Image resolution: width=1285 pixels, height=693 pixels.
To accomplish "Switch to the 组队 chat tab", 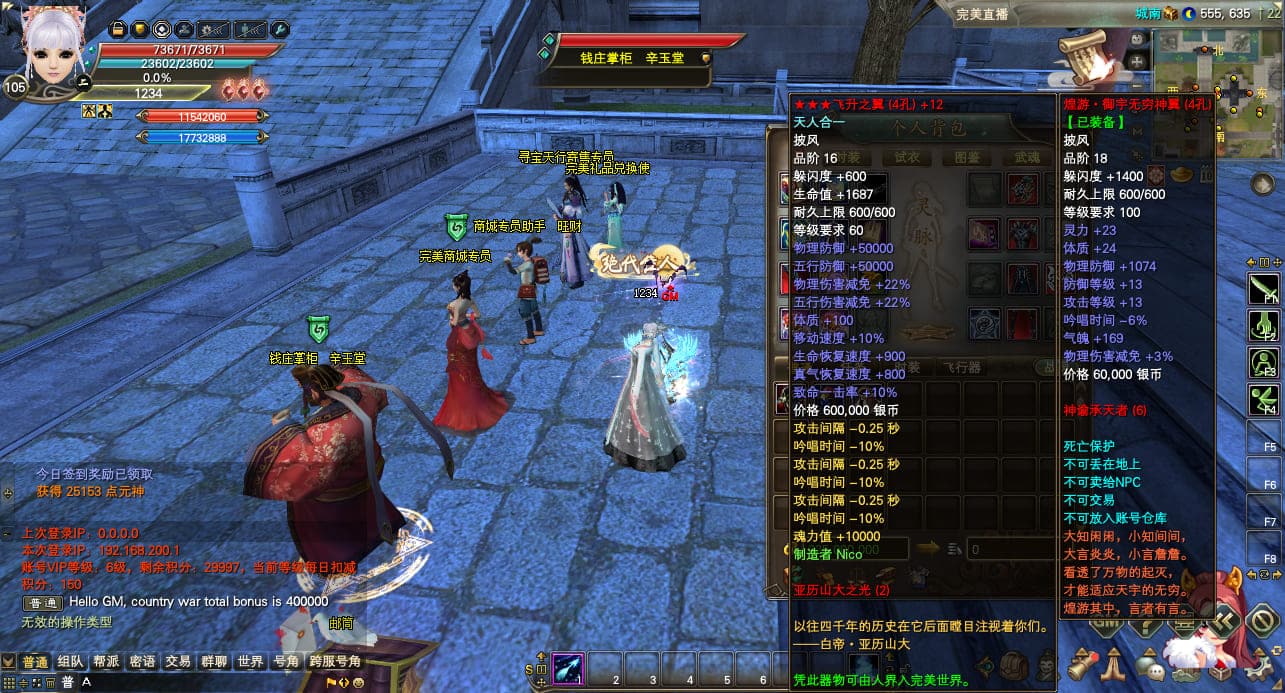I will 70,662.
